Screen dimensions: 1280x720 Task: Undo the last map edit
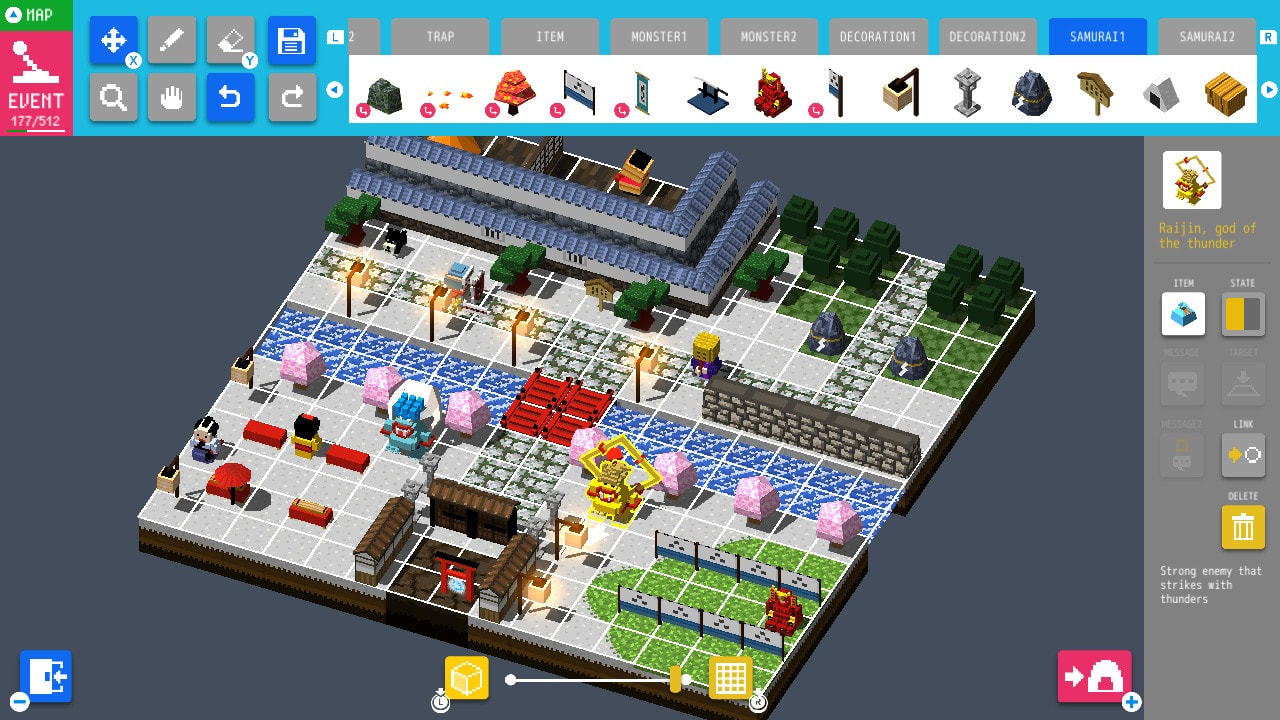232,98
